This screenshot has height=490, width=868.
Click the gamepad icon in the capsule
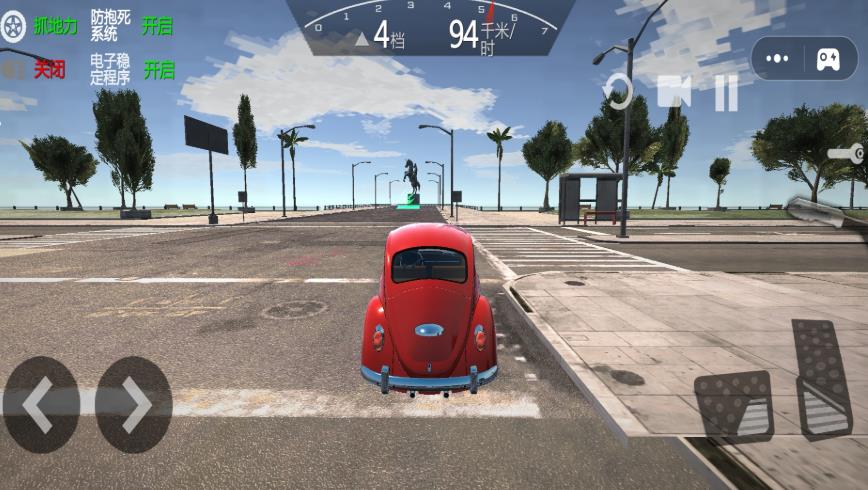click(x=828, y=59)
